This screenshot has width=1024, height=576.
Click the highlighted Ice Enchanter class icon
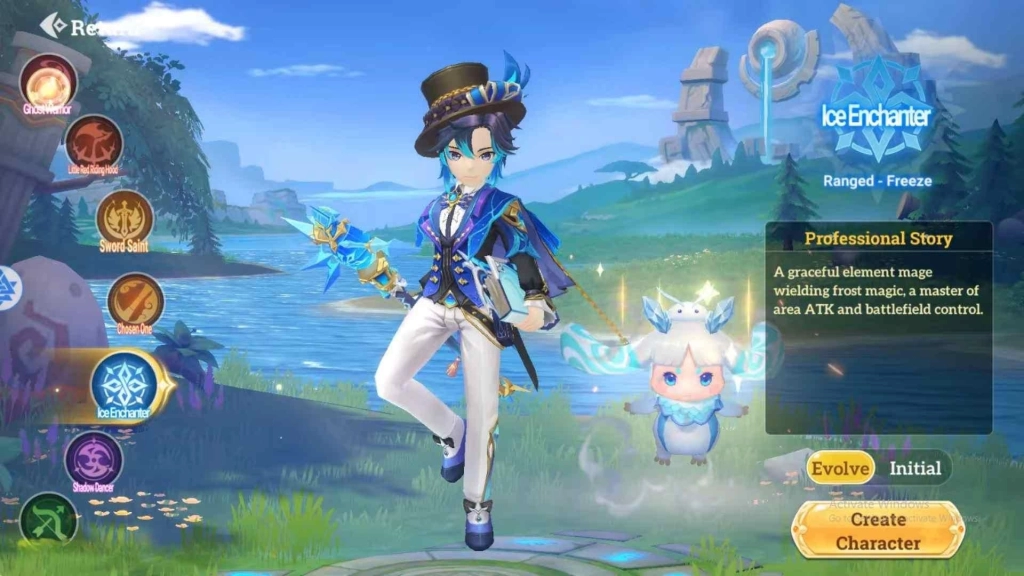pyautogui.click(x=124, y=384)
